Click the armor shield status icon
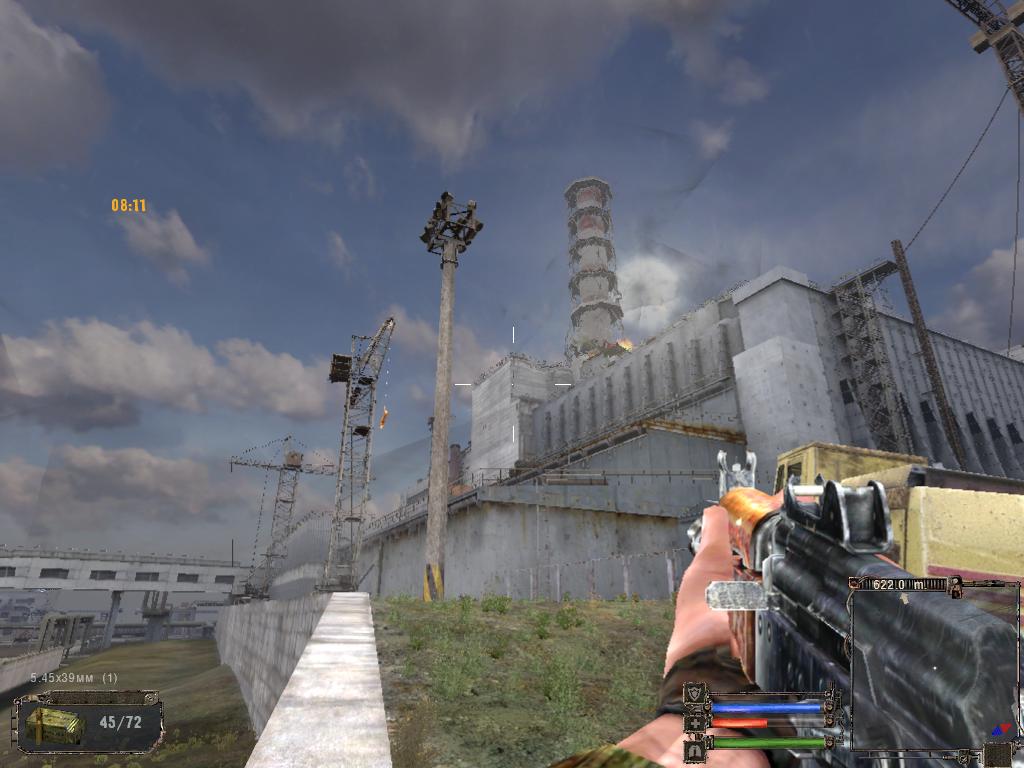1024x768 pixels. click(695, 694)
